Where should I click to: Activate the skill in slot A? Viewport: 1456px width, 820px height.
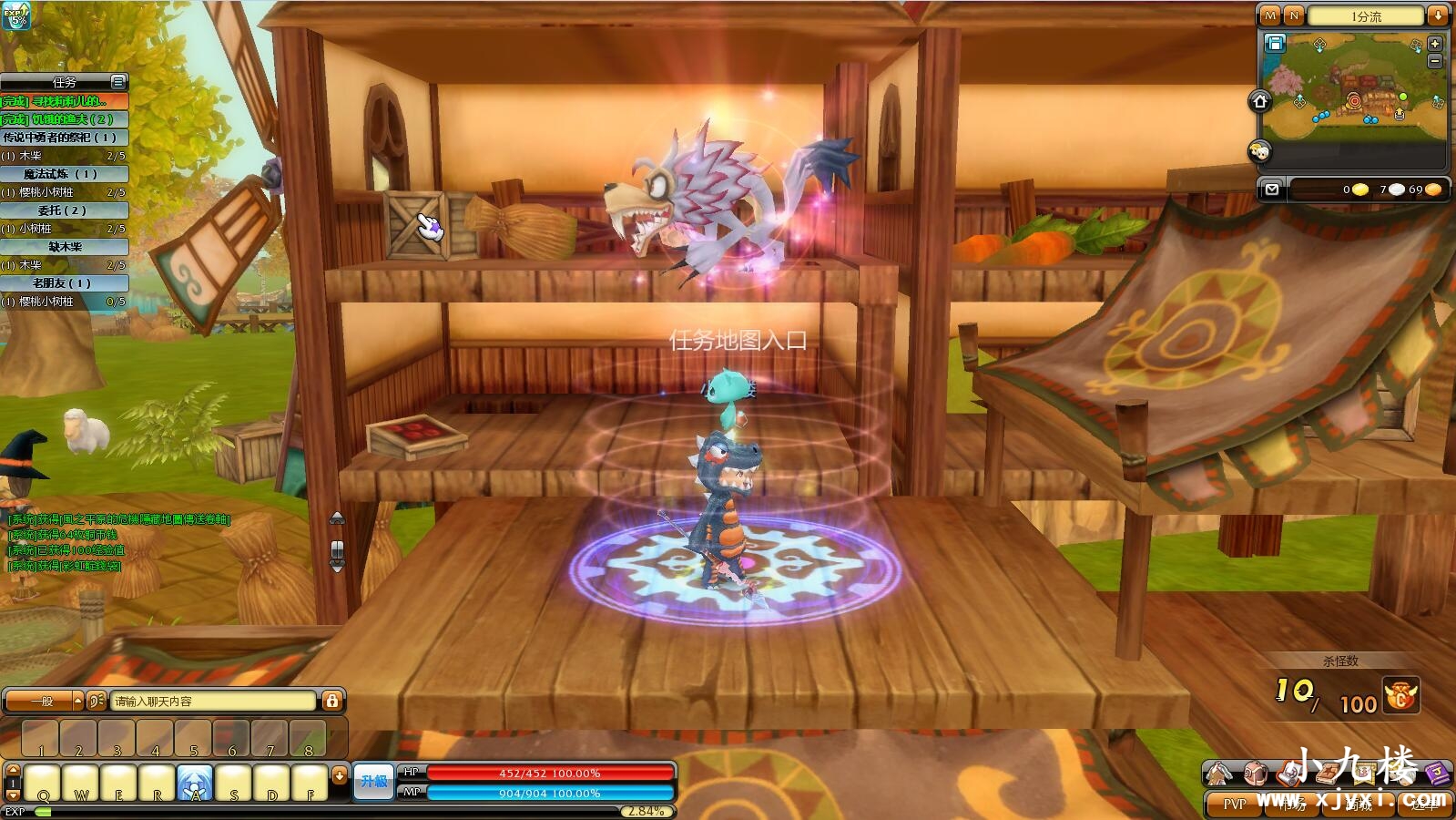[x=195, y=783]
